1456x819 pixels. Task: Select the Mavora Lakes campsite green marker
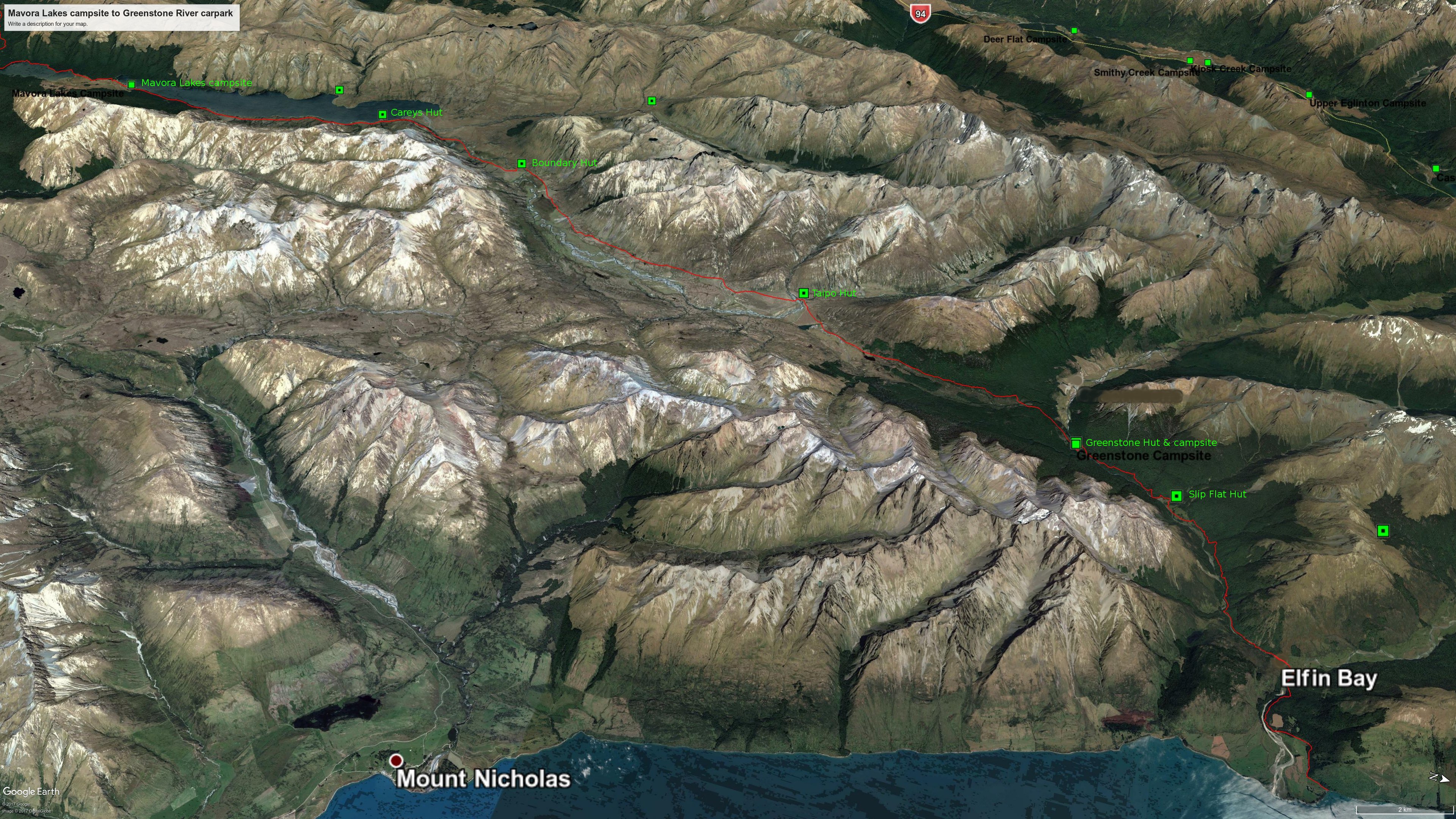tap(132, 85)
